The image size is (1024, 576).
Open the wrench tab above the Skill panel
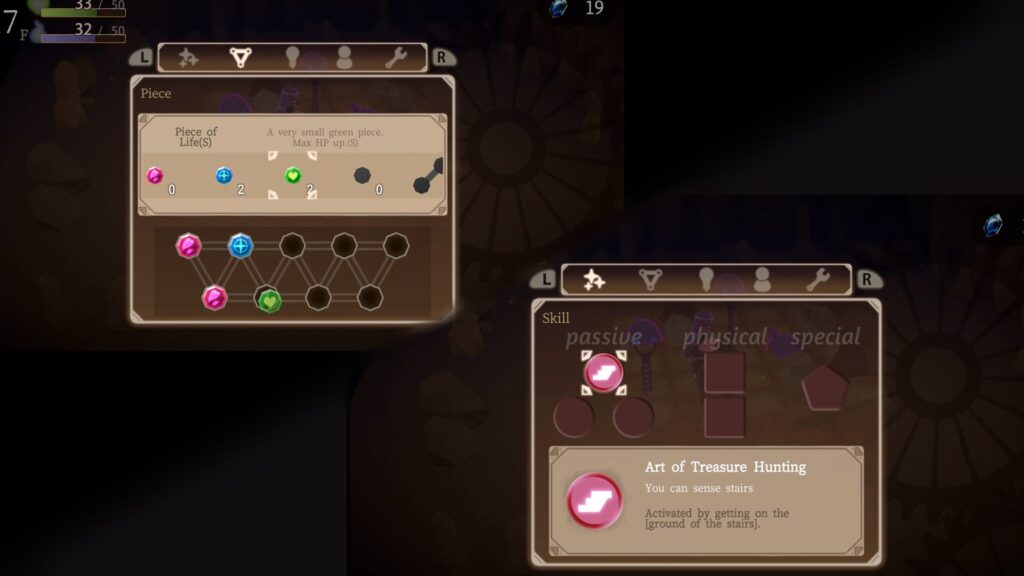818,280
